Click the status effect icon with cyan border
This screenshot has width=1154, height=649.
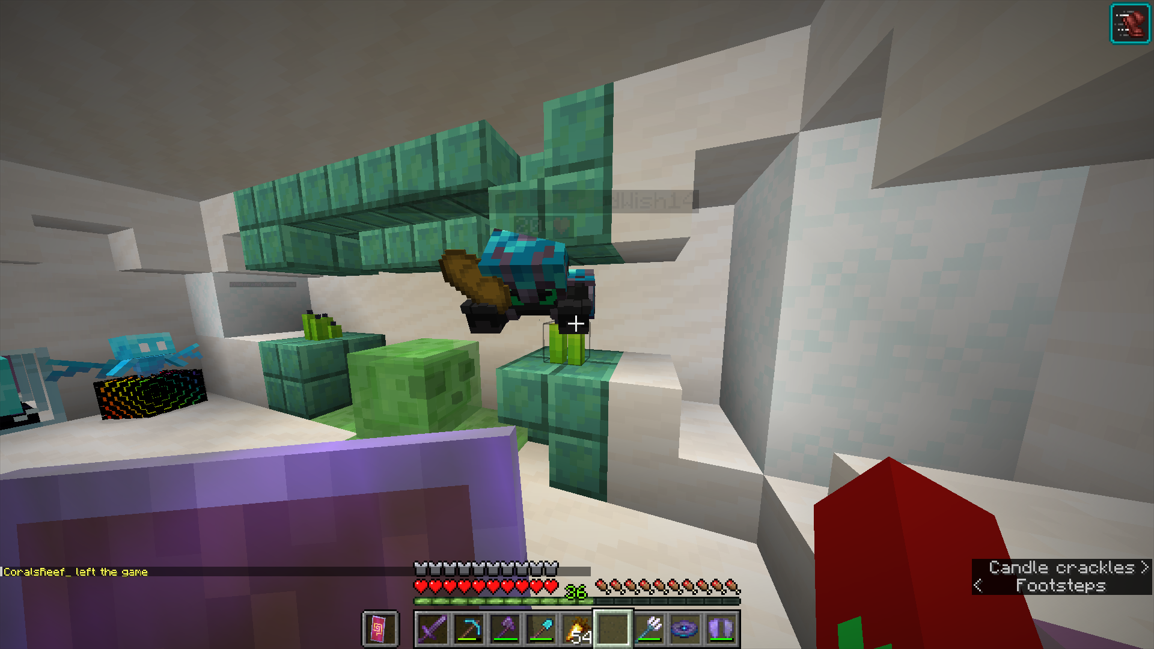pyautogui.click(x=1130, y=24)
